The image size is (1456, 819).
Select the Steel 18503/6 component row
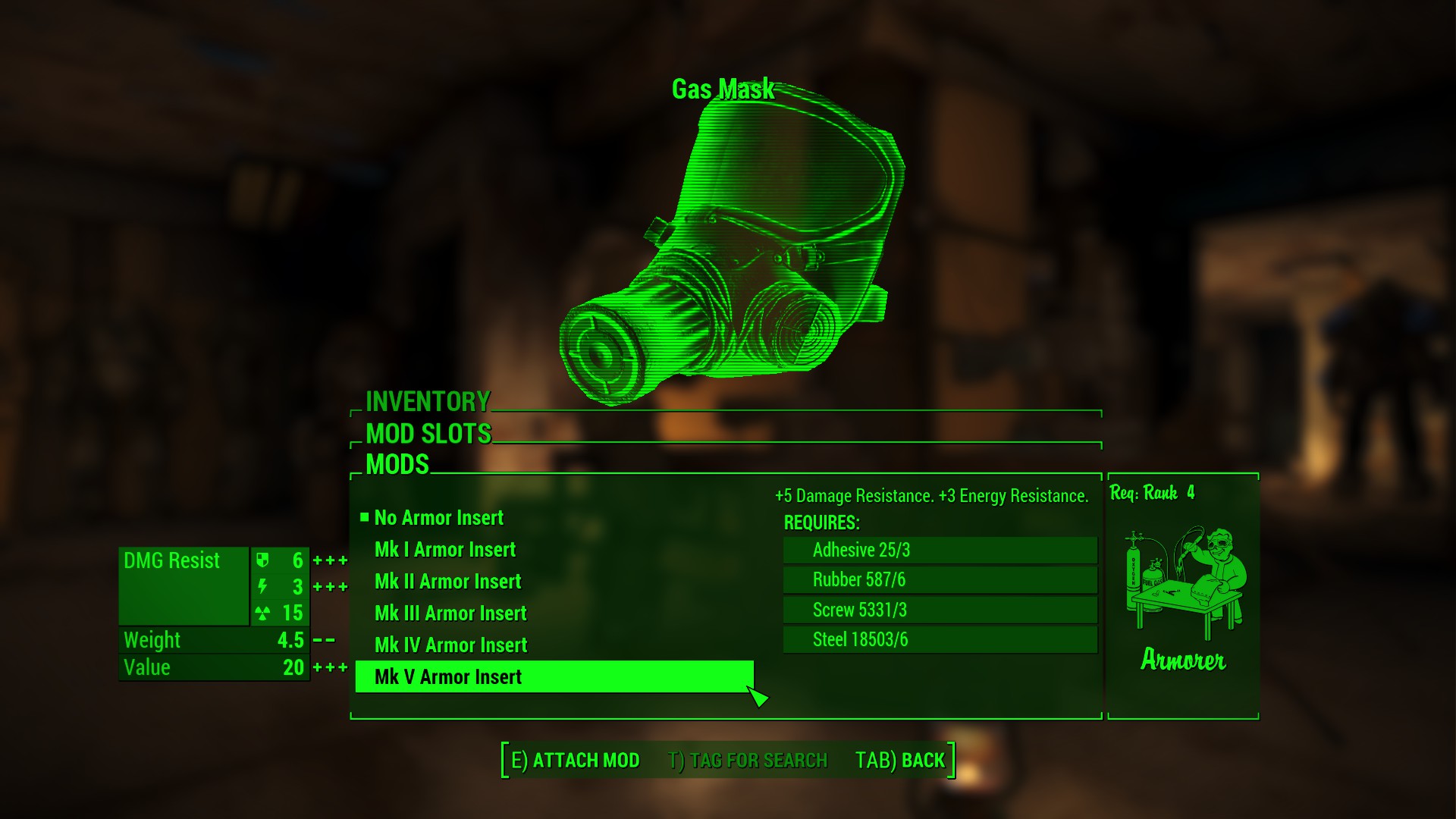click(x=940, y=640)
